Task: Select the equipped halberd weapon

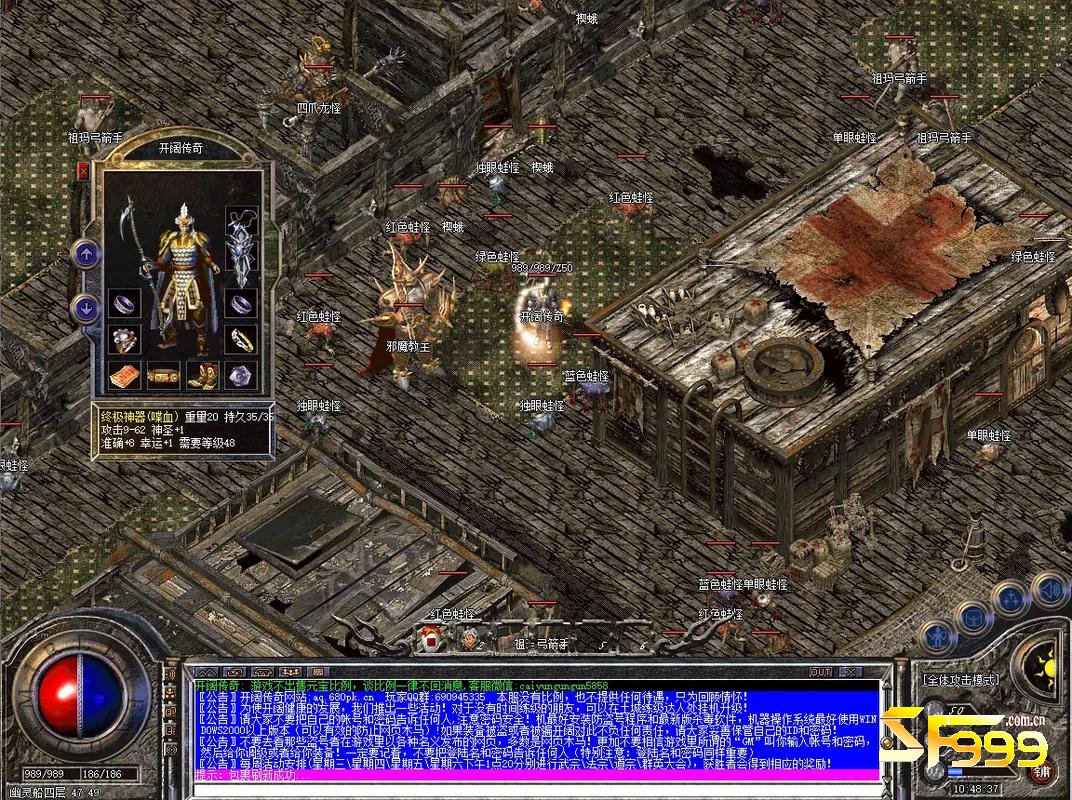Action: (x=132, y=240)
